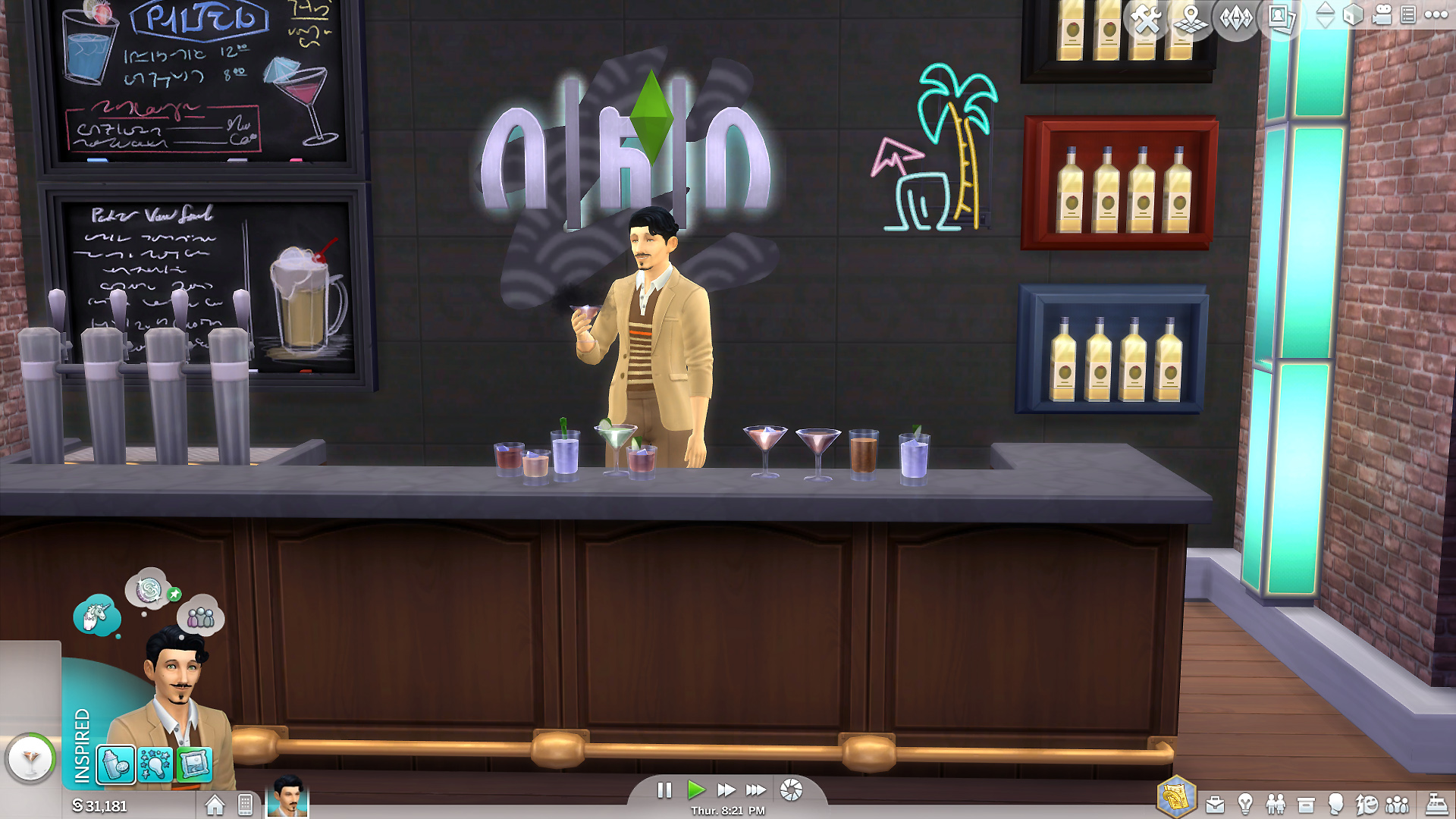Enable ultra speed playback

pos(755,790)
